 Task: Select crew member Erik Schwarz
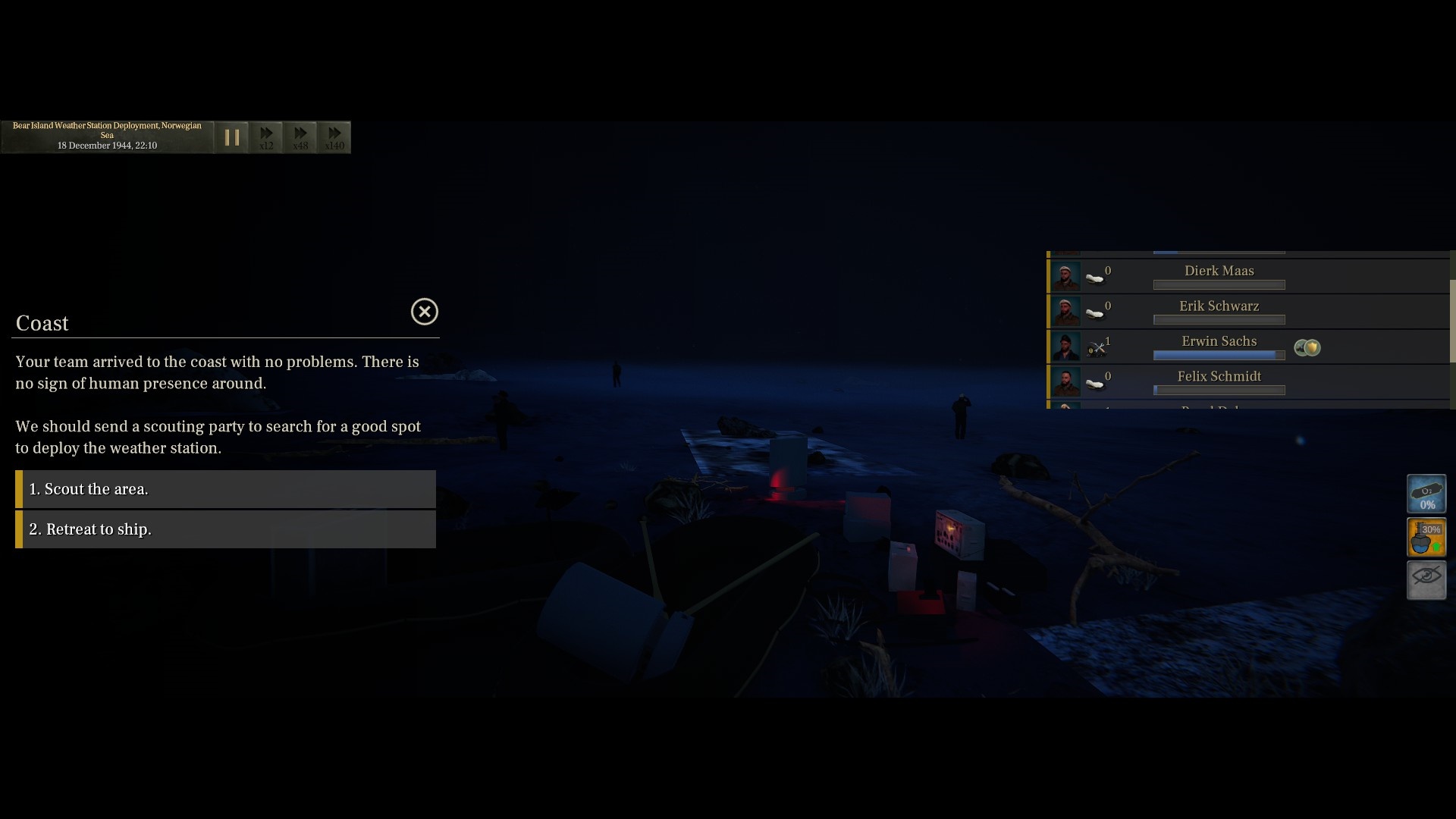point(1219,306)
